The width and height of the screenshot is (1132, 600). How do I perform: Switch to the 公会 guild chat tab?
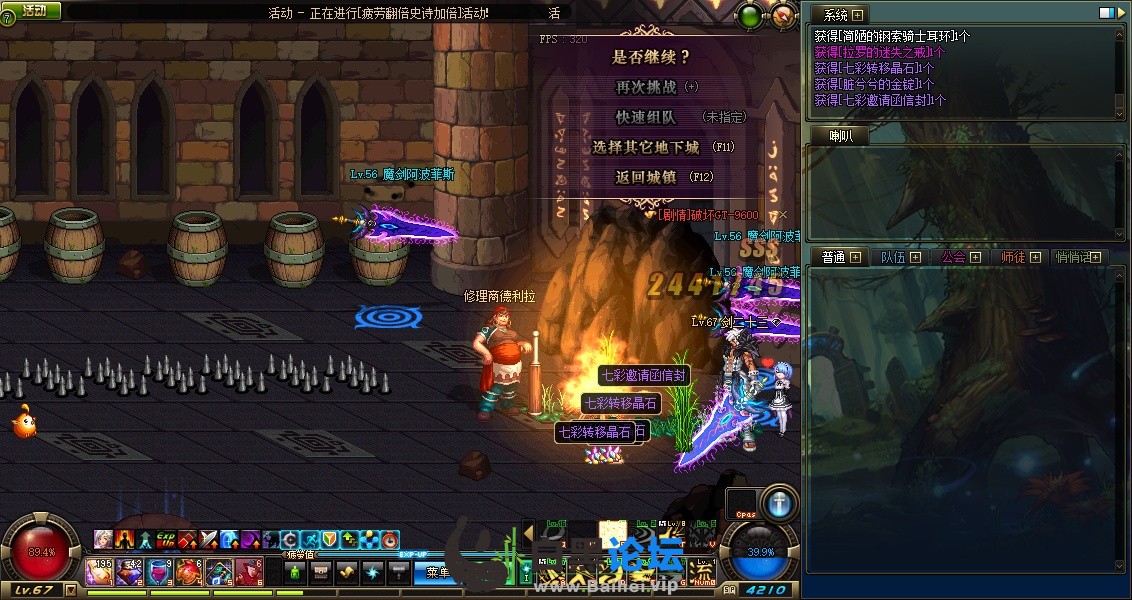point(953,257)
